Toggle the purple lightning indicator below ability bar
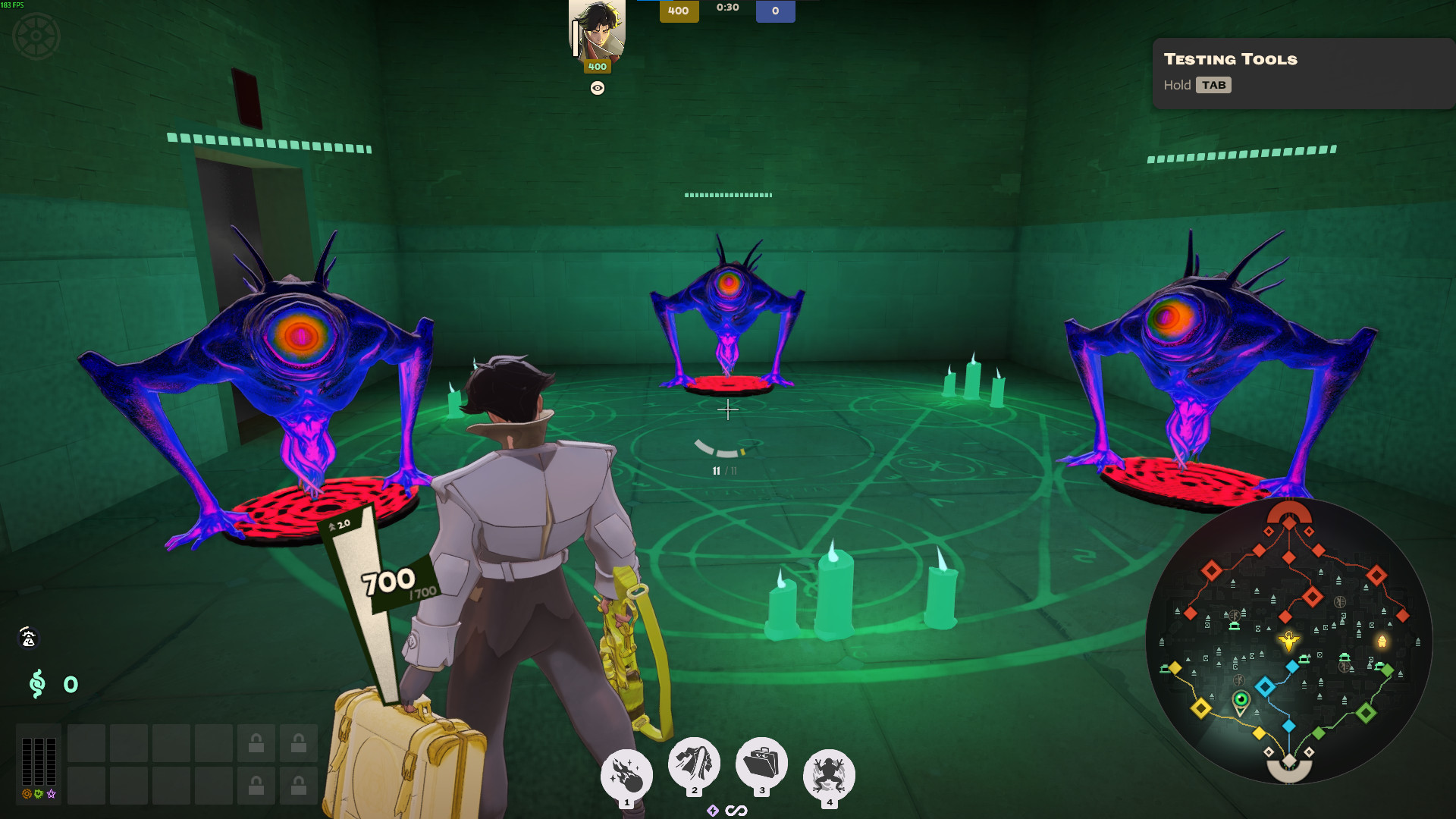This screenshot has height=819, width=1456. click(713, 810)
